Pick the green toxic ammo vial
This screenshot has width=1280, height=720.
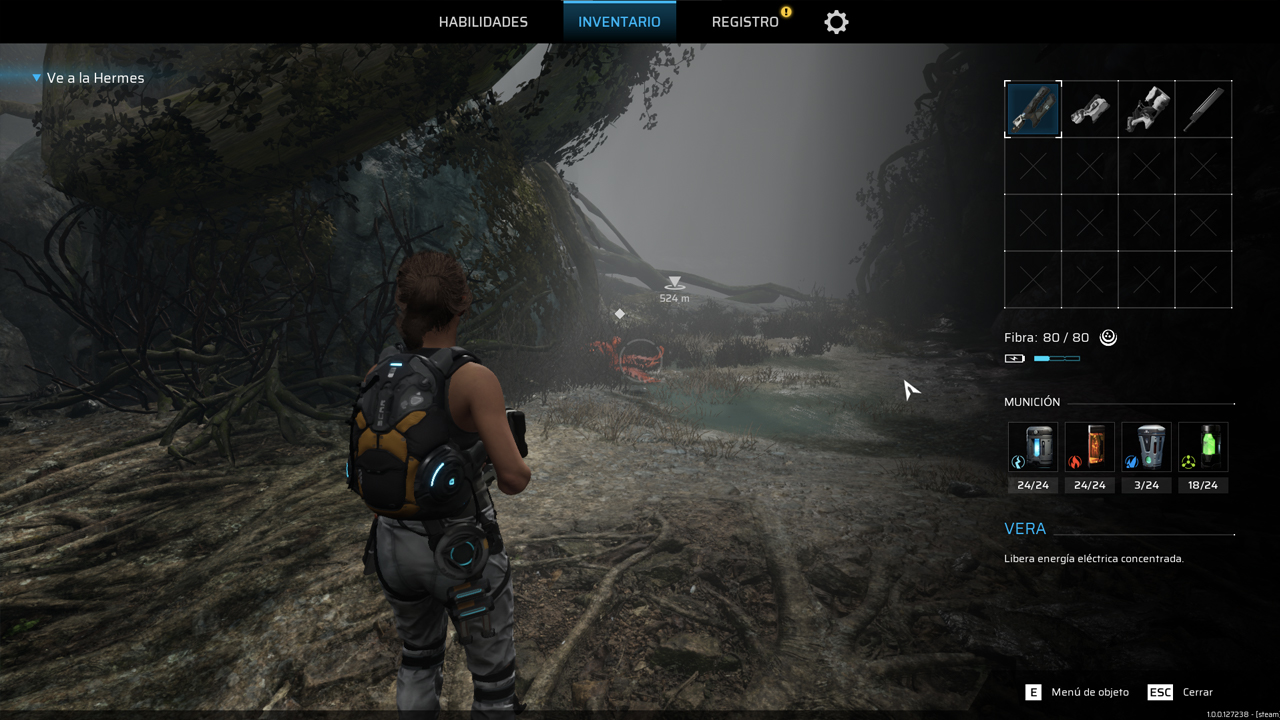[x=1203, y=447]
